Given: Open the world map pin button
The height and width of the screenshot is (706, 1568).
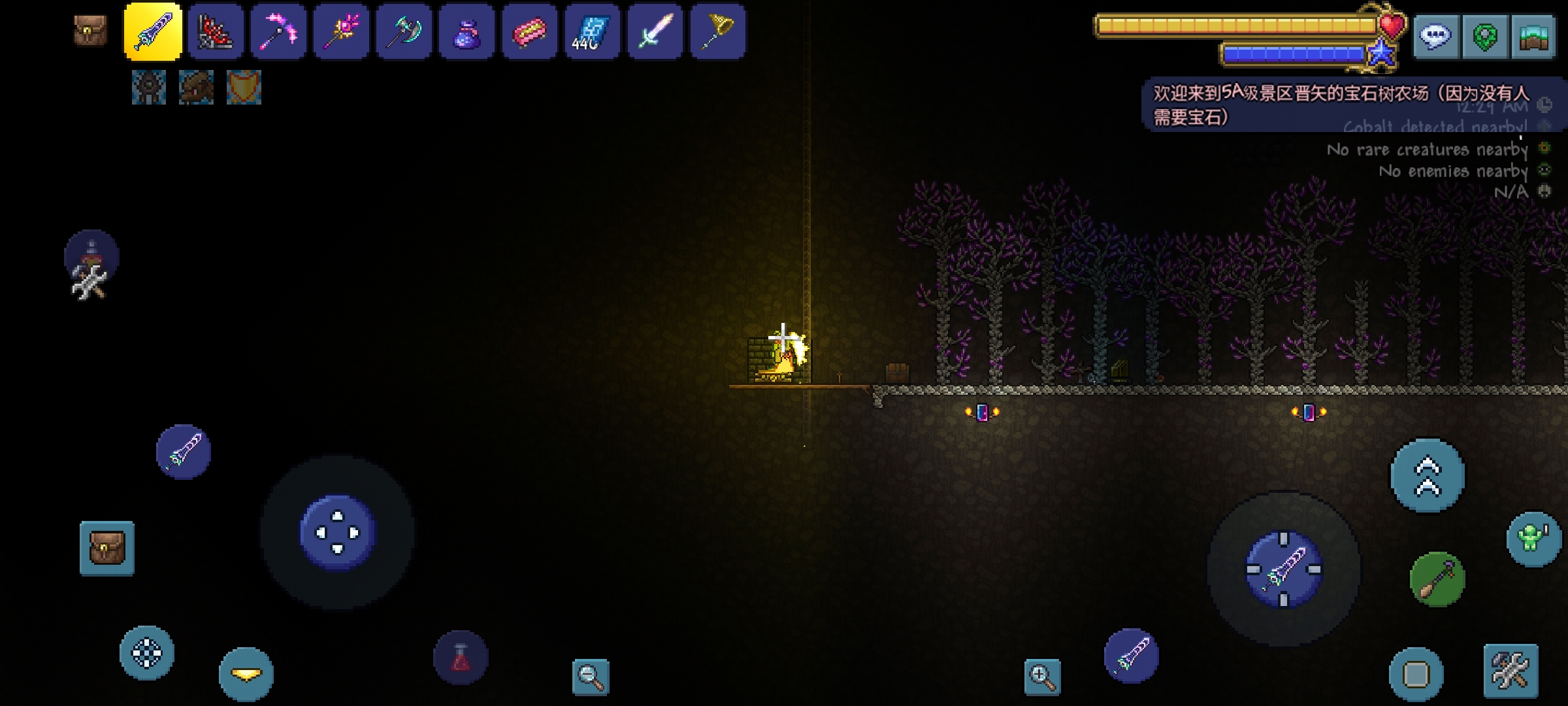Looking at the screenshot, I should 1484,37.
